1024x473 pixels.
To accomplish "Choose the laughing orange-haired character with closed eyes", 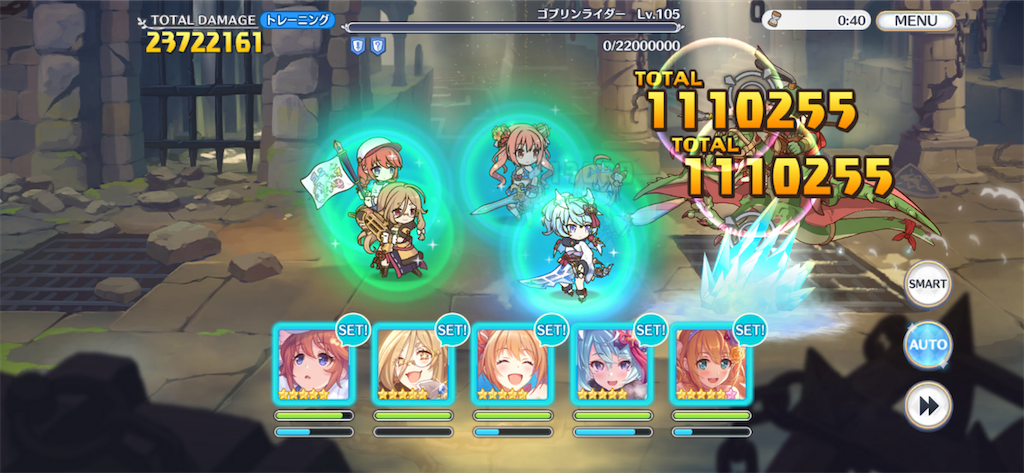I will pyautogui.click(x=512, y=363).
